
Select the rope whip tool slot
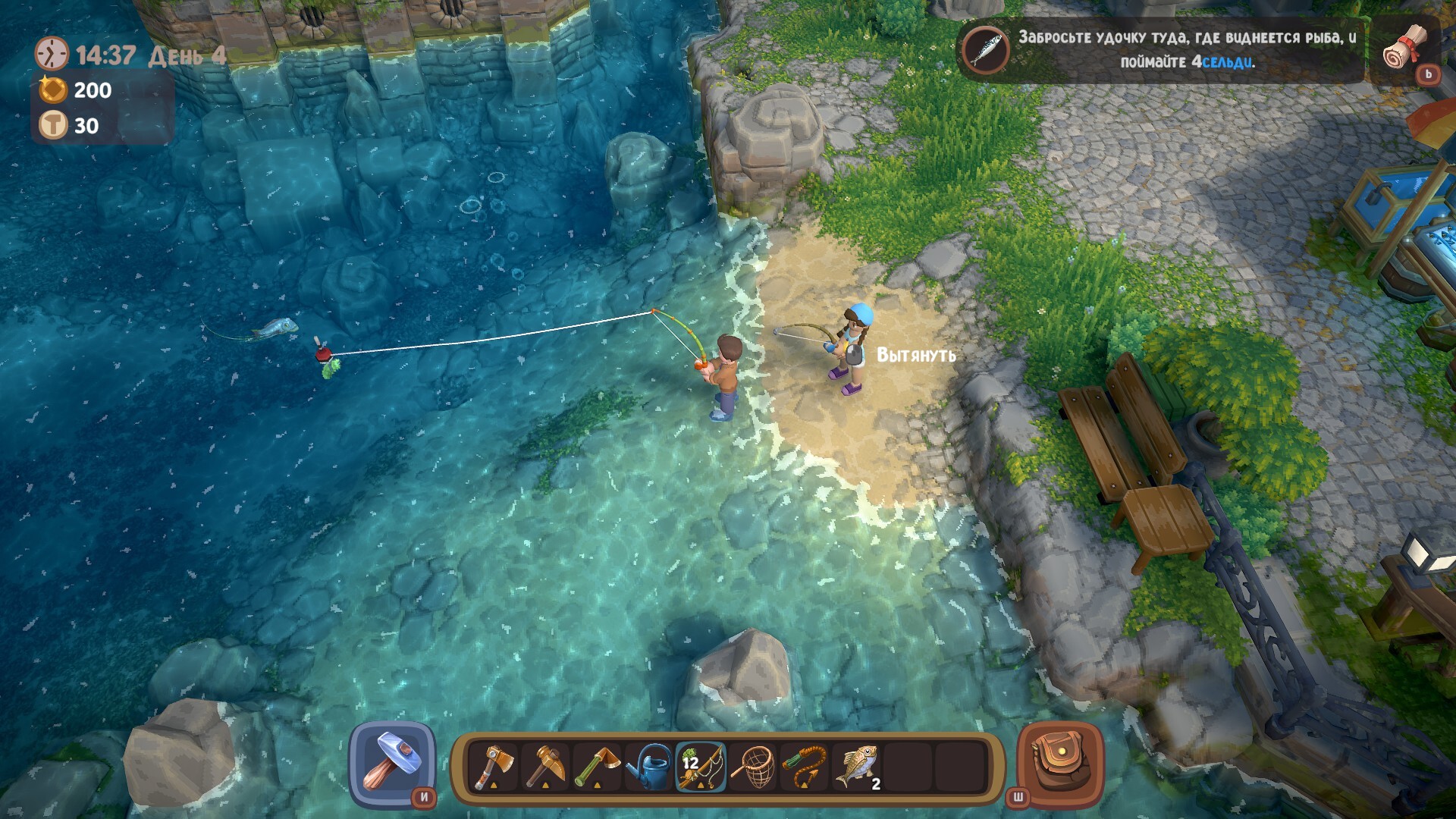(x=805, y=767)
